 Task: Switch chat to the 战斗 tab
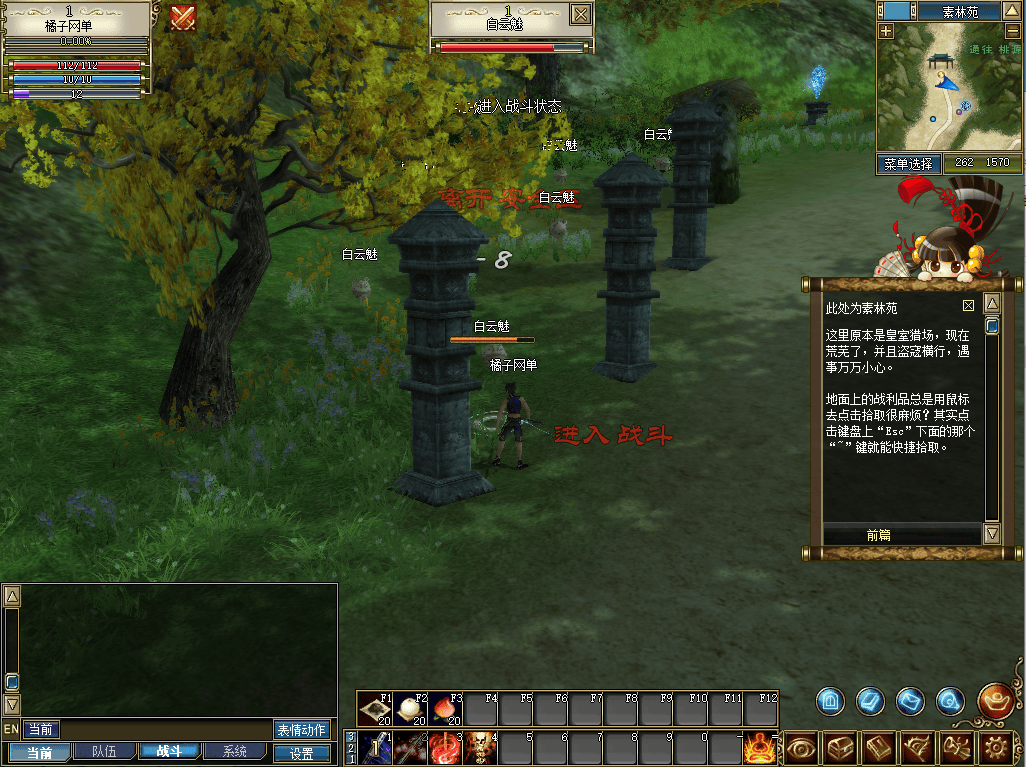pyautogui.click(x=168, y=751)
